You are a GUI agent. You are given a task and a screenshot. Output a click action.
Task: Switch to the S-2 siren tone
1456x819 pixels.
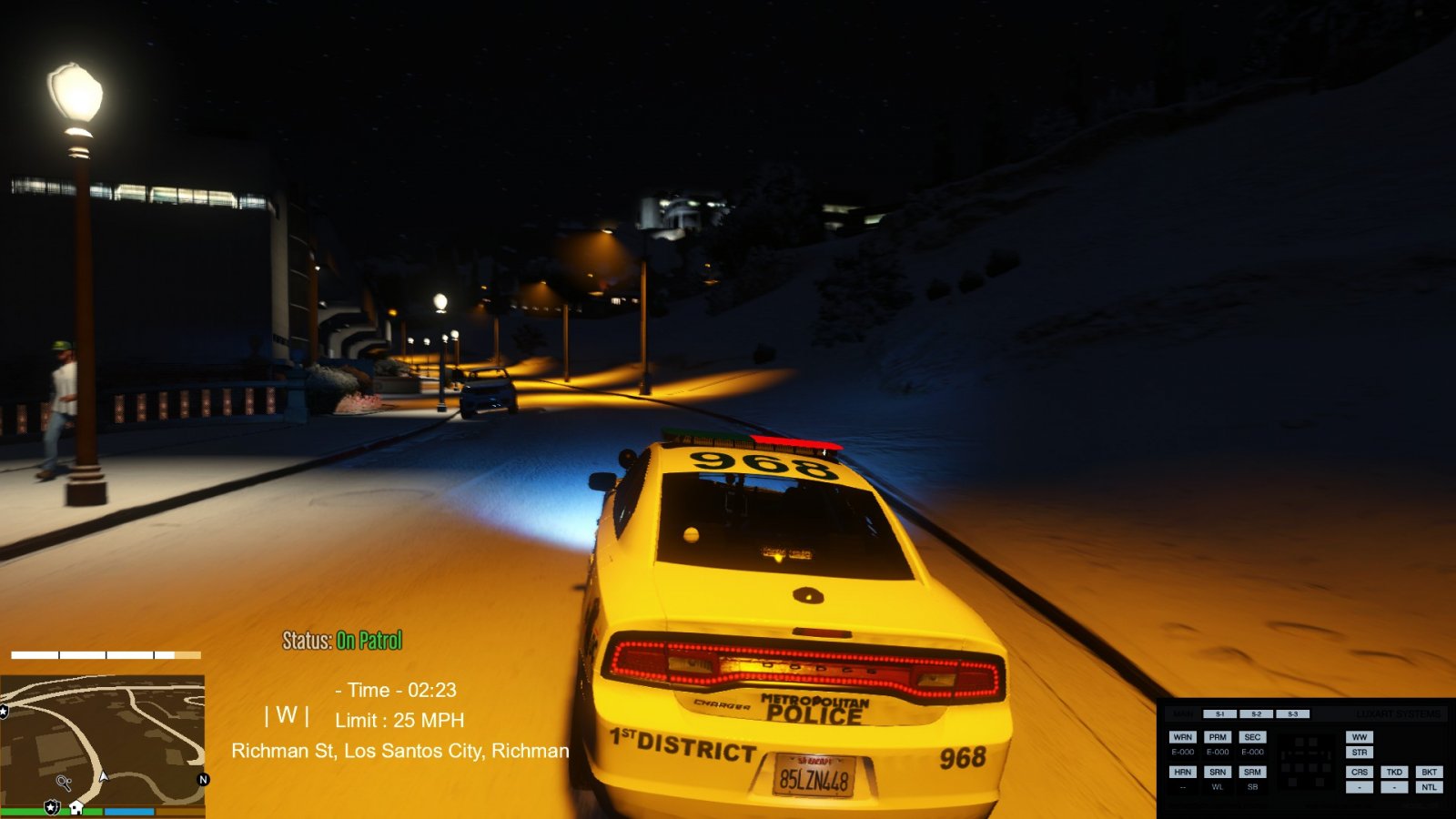1256,714
